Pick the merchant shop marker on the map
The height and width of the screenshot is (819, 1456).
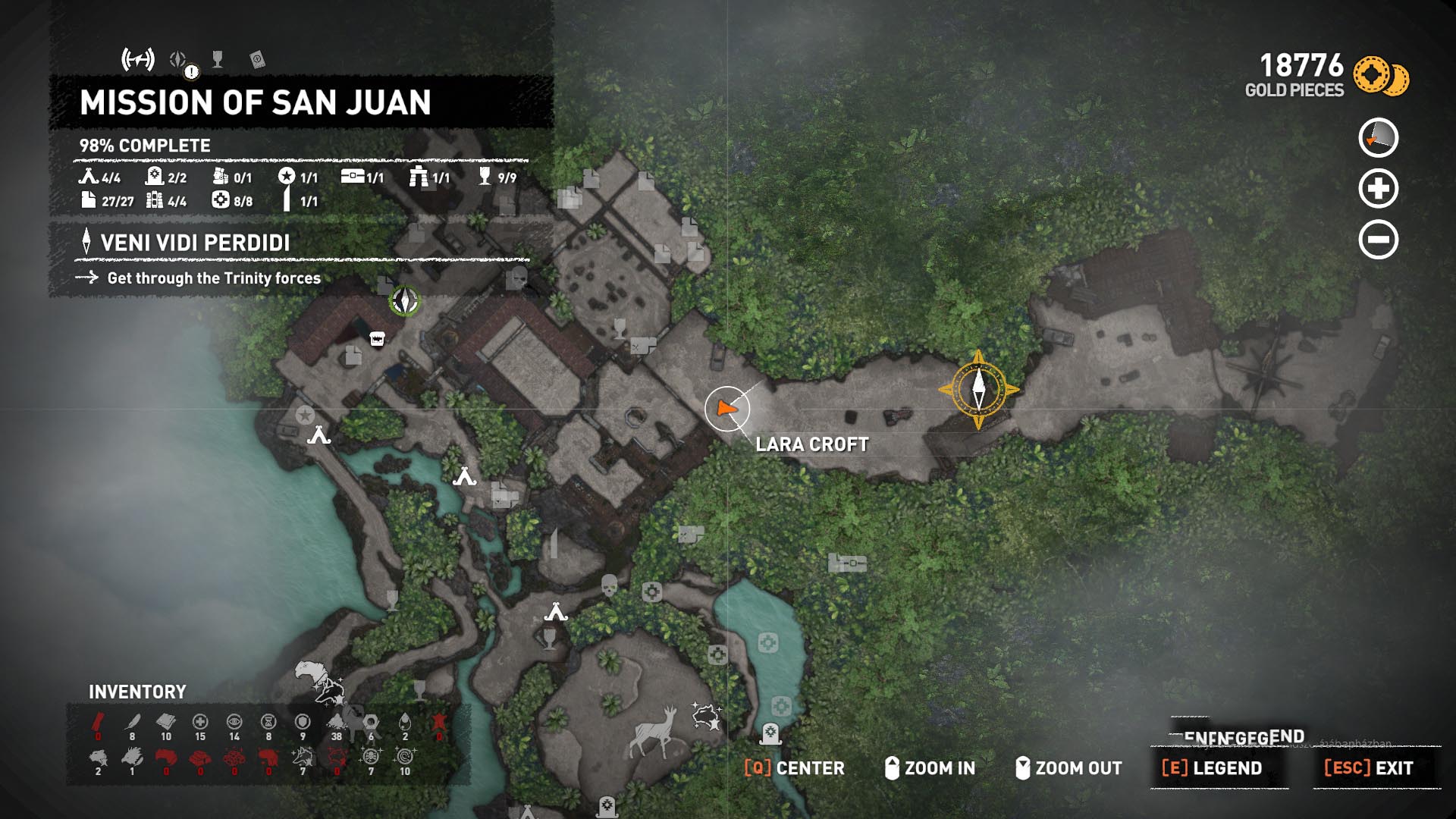377,339
